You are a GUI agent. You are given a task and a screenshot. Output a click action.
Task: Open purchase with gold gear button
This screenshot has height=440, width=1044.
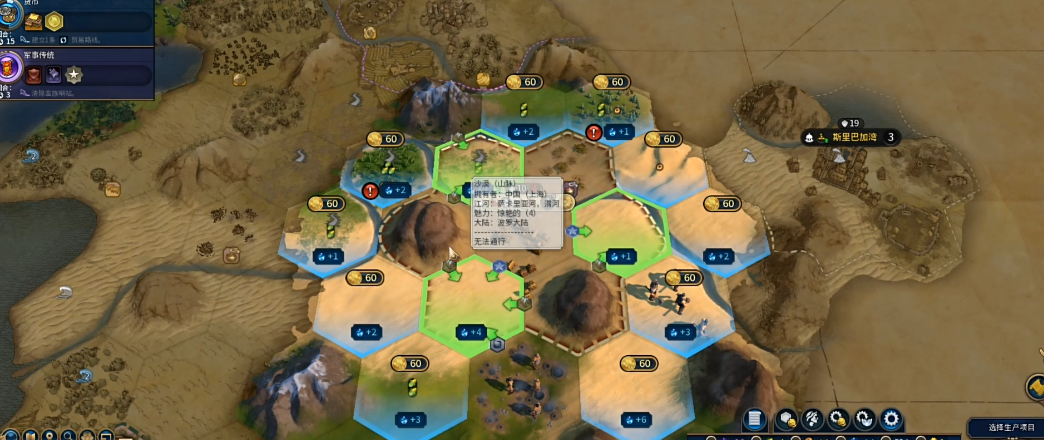pos(839,419)
